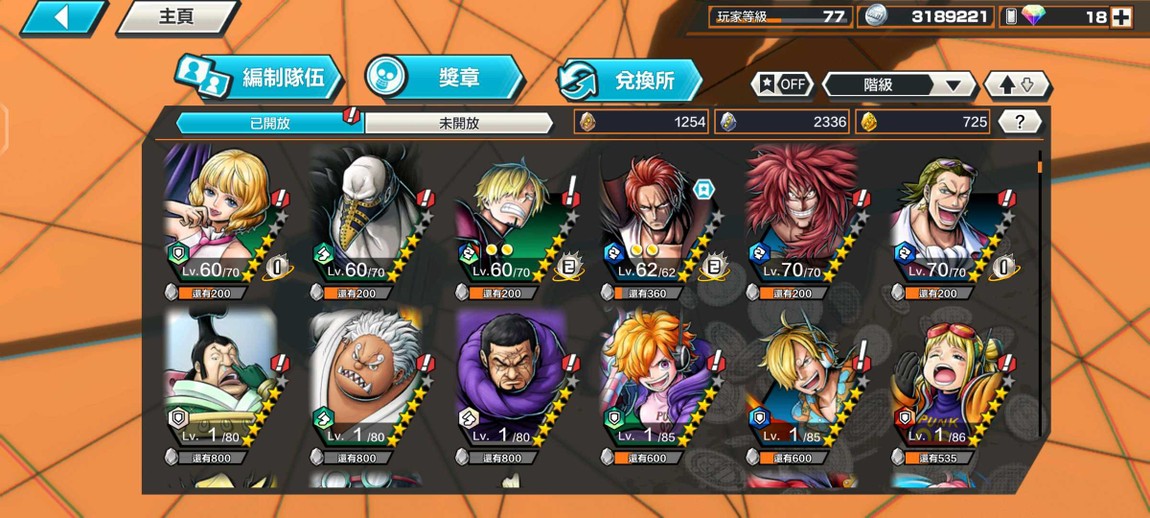Add rainbow diamonds with the plus button

(x=1121, y=17)
